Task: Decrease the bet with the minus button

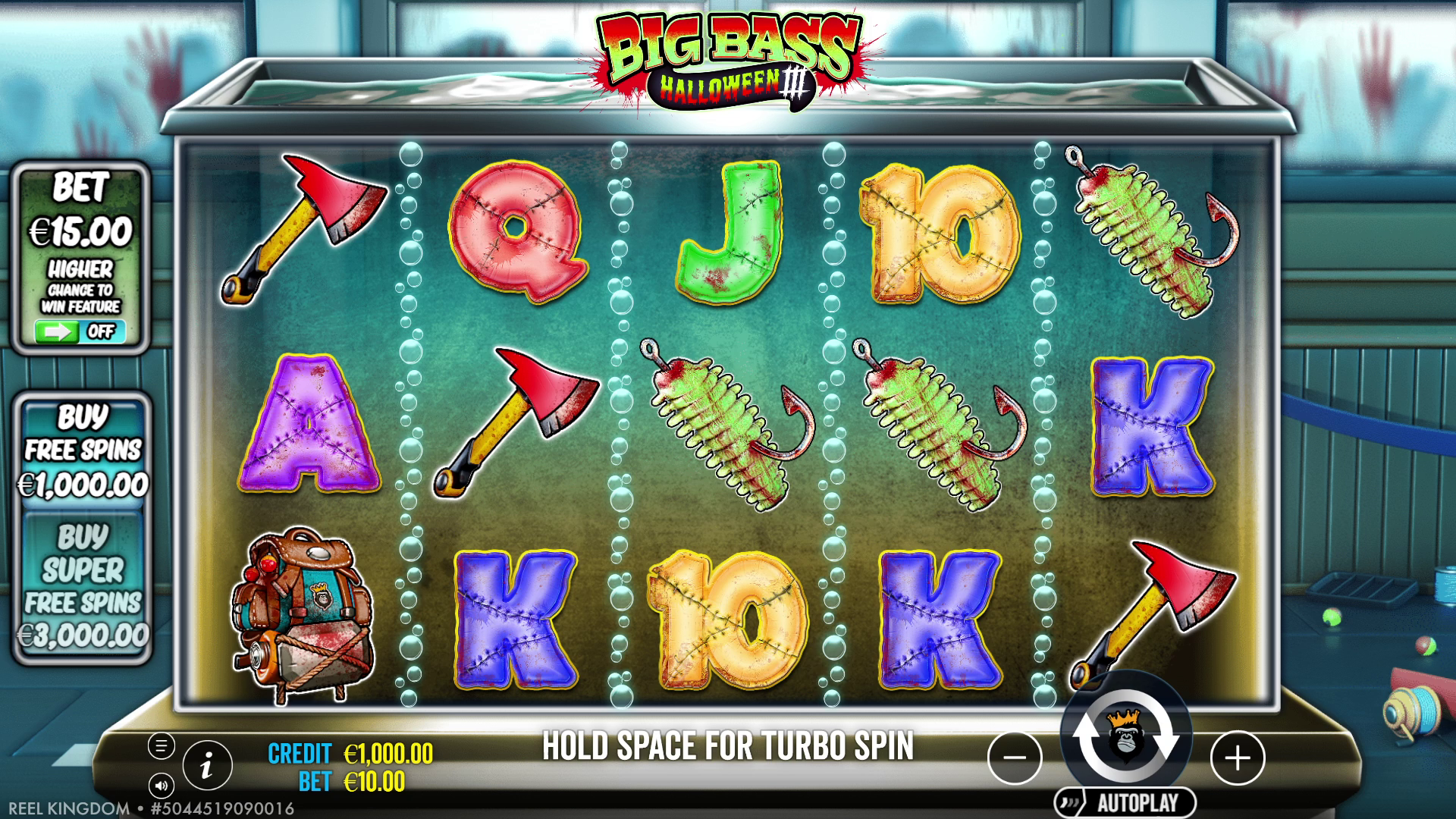Action: point(1015,757)
